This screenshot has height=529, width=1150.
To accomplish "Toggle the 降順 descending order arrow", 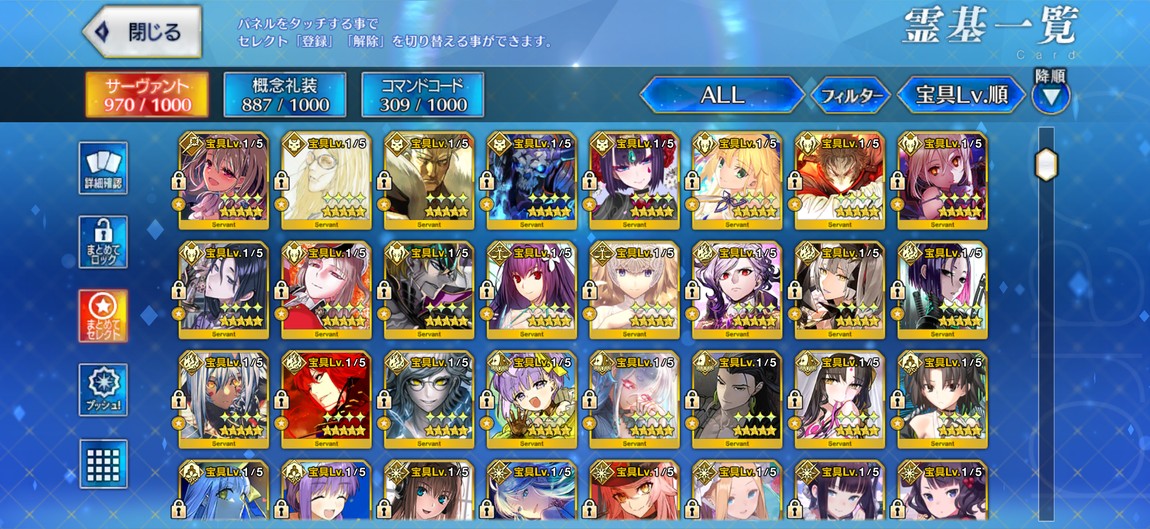I will (1050, 96).
